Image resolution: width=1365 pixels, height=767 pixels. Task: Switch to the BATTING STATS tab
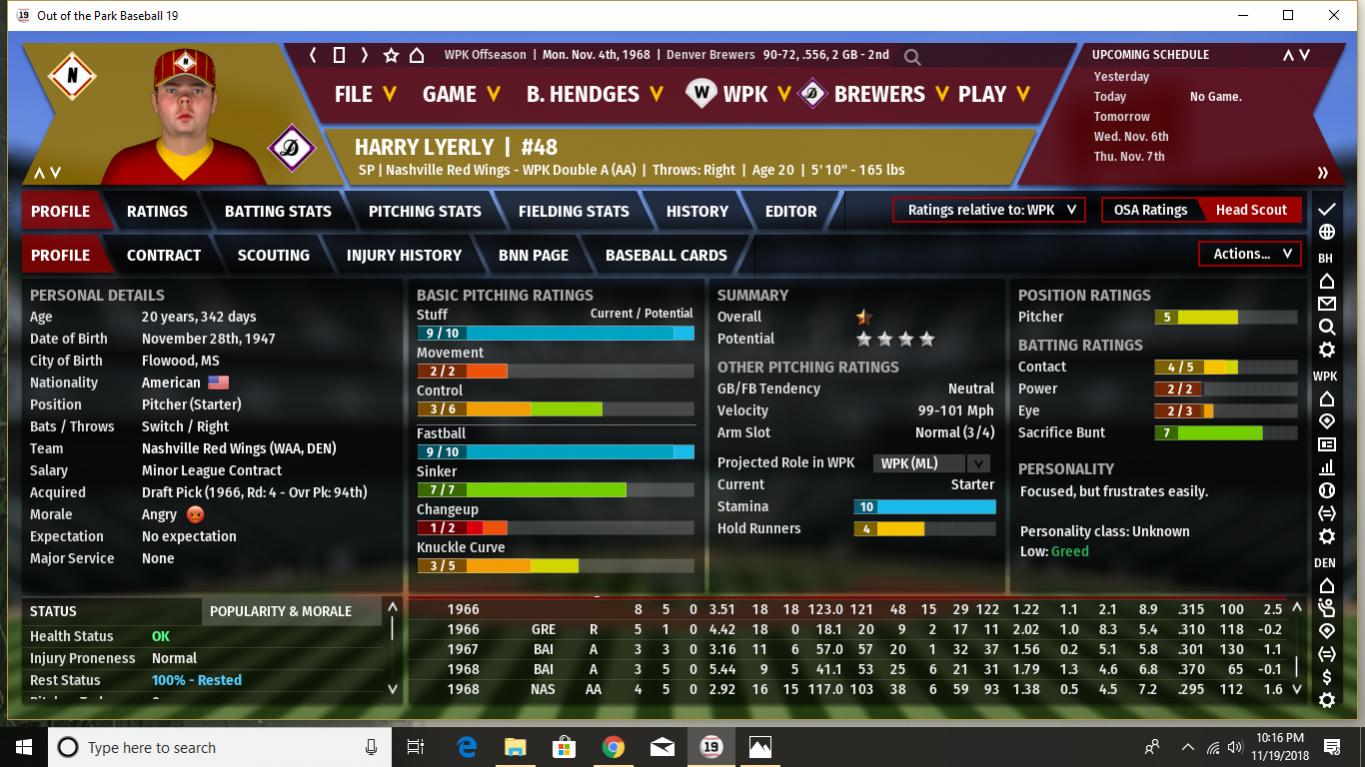click(278, 211)
